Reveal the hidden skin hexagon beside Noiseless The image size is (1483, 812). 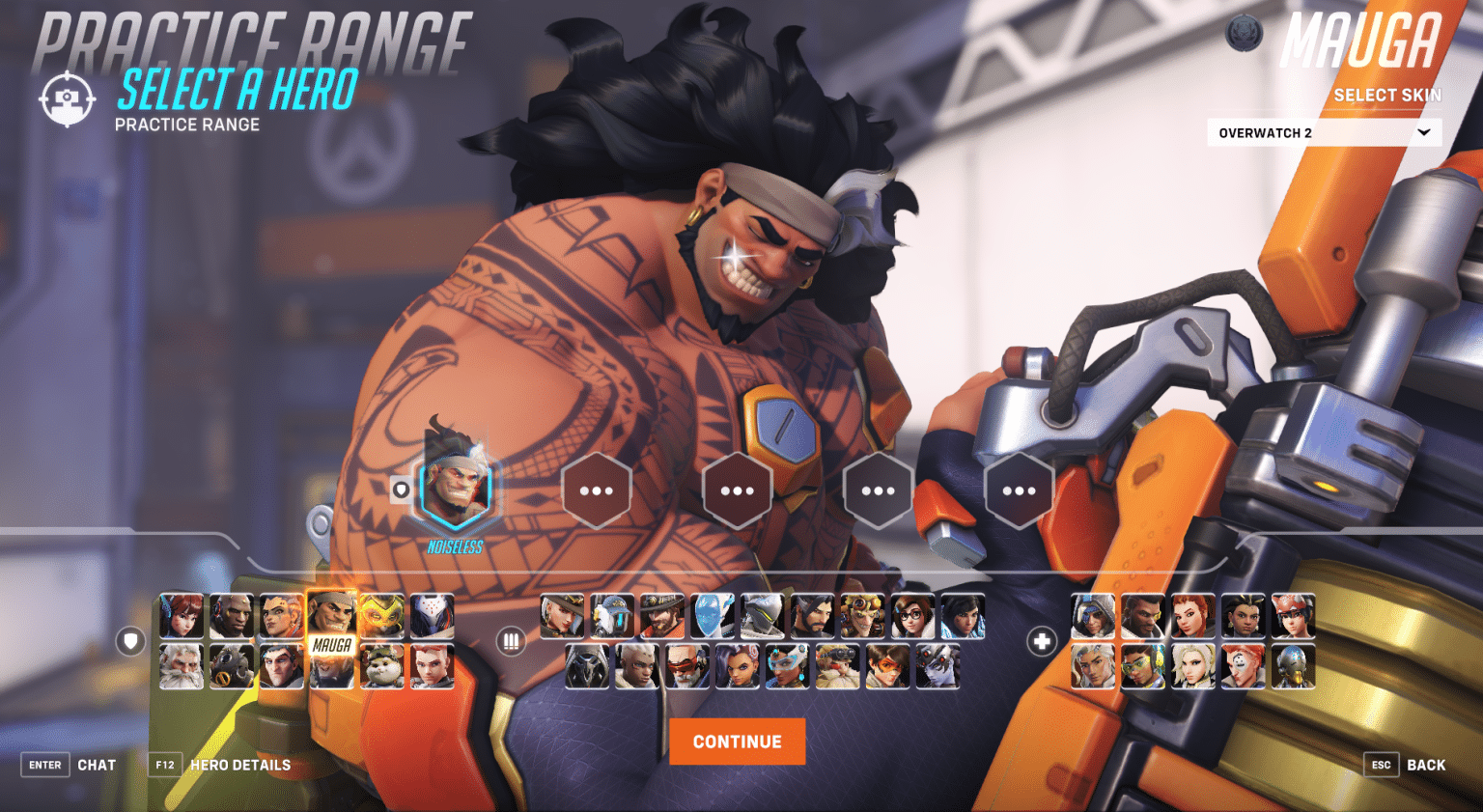click(x=597, y=490)
